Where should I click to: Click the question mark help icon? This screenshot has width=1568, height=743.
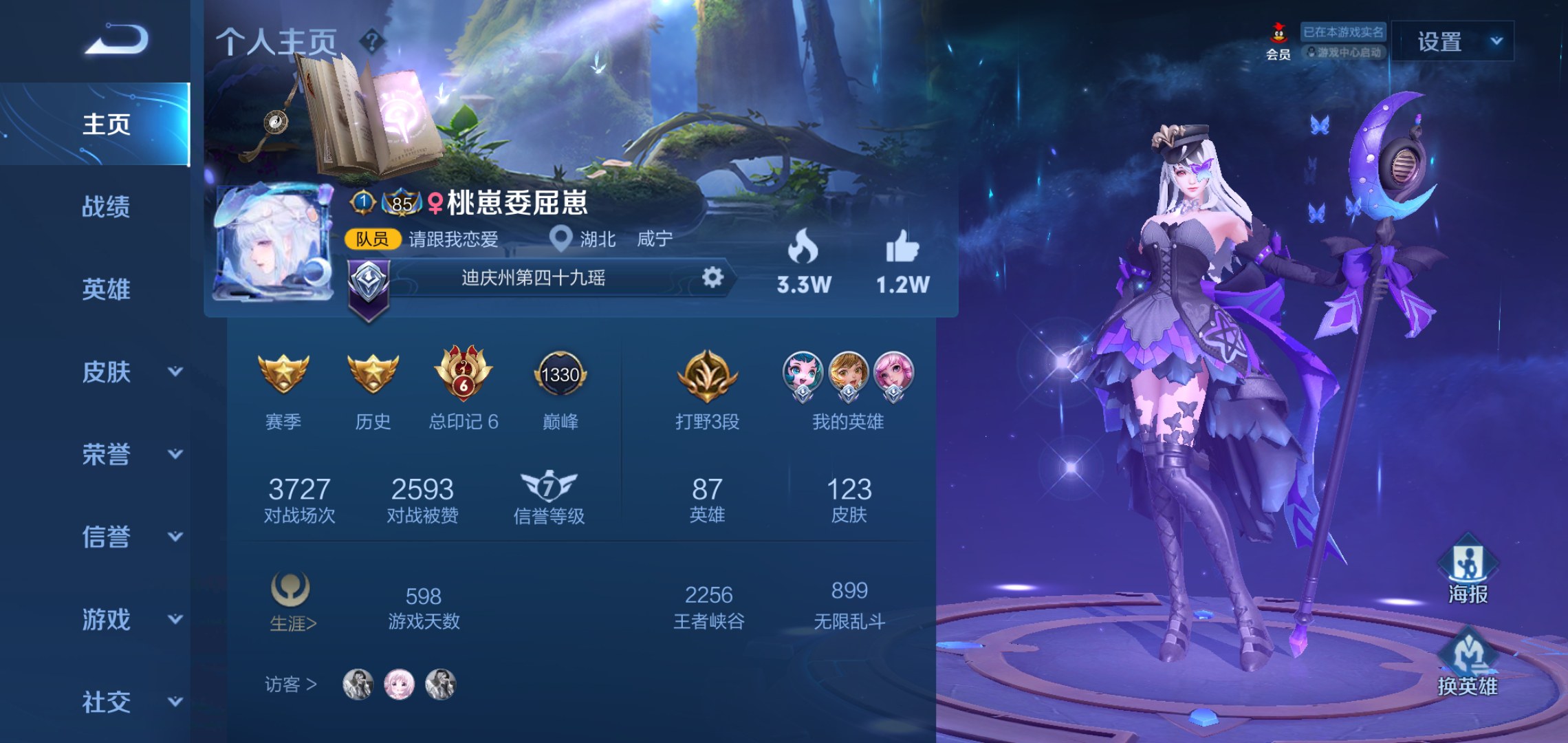(x=372, y=42)
